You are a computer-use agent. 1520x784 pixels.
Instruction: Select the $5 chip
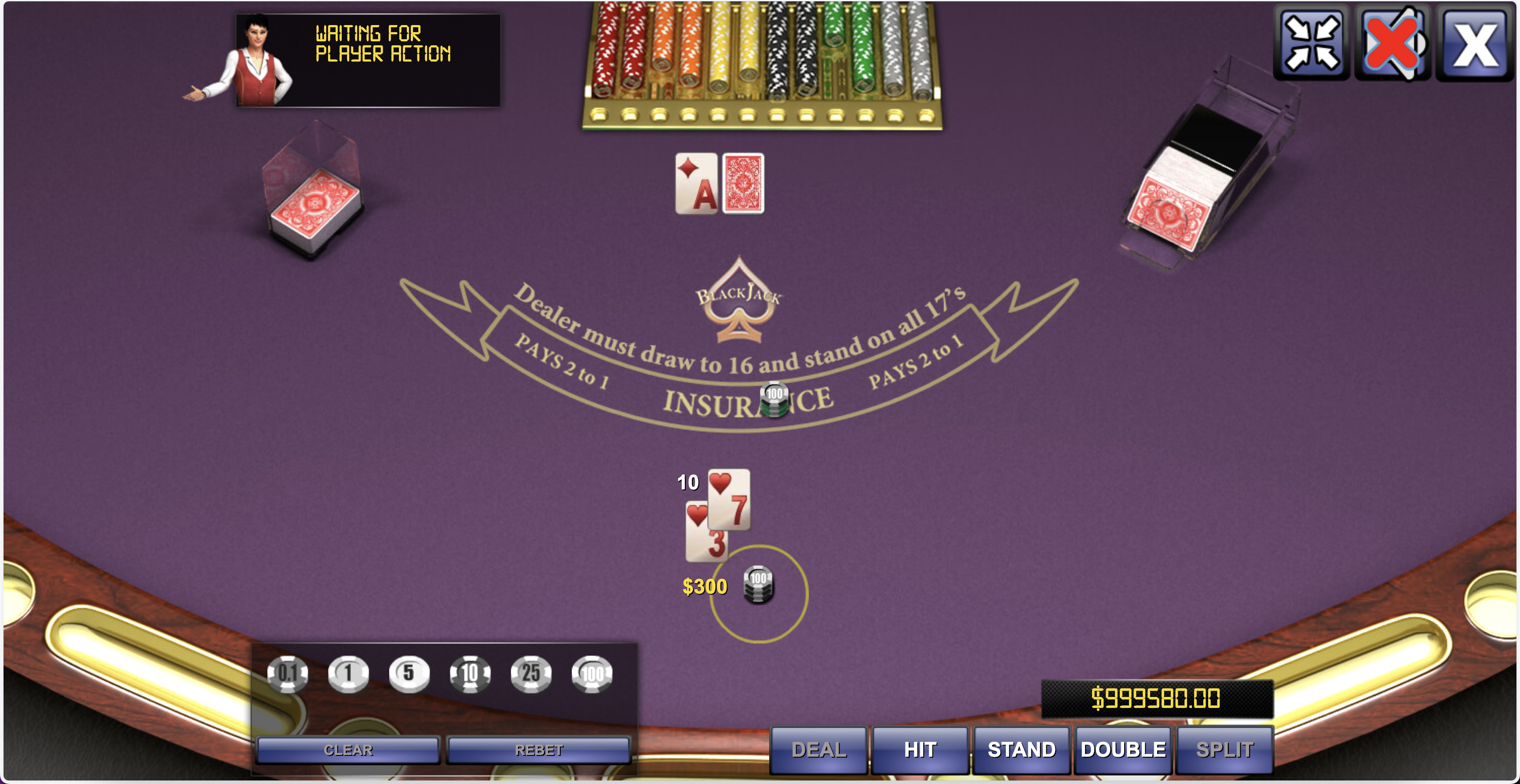click(x=409, y=675)
